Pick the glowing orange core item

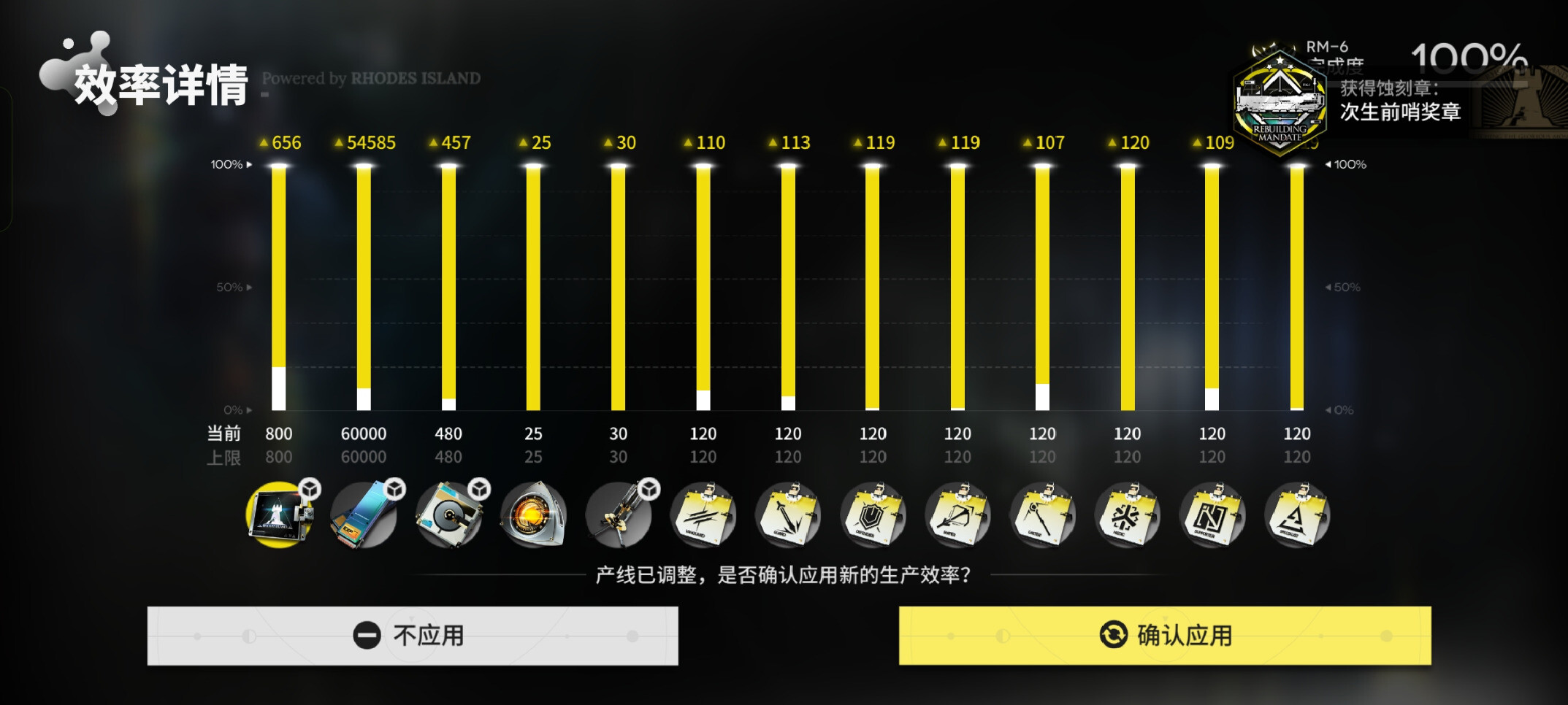[x=533, y=515]
